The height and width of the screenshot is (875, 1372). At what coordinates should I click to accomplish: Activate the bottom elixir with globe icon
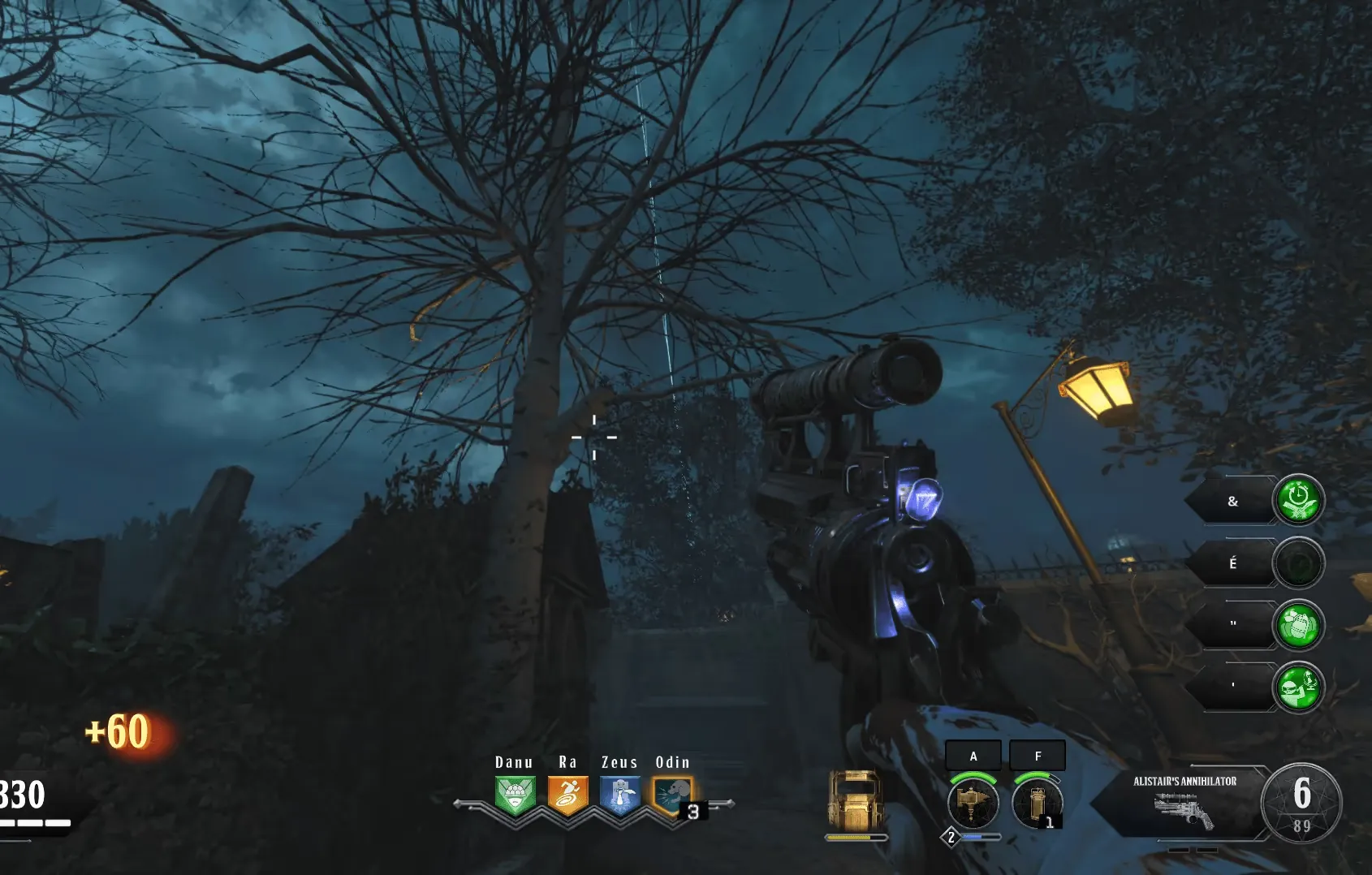pos(1298,687)
